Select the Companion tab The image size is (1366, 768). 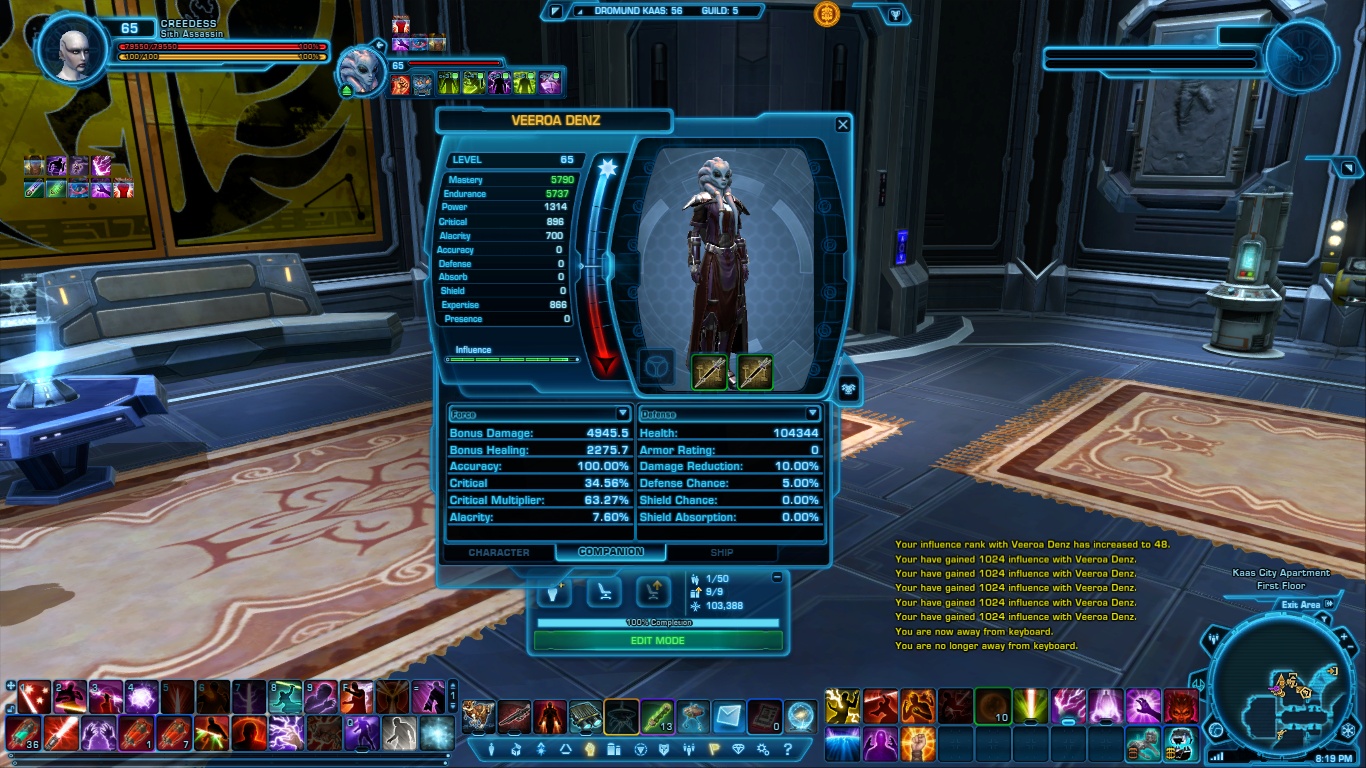[610, 552]
